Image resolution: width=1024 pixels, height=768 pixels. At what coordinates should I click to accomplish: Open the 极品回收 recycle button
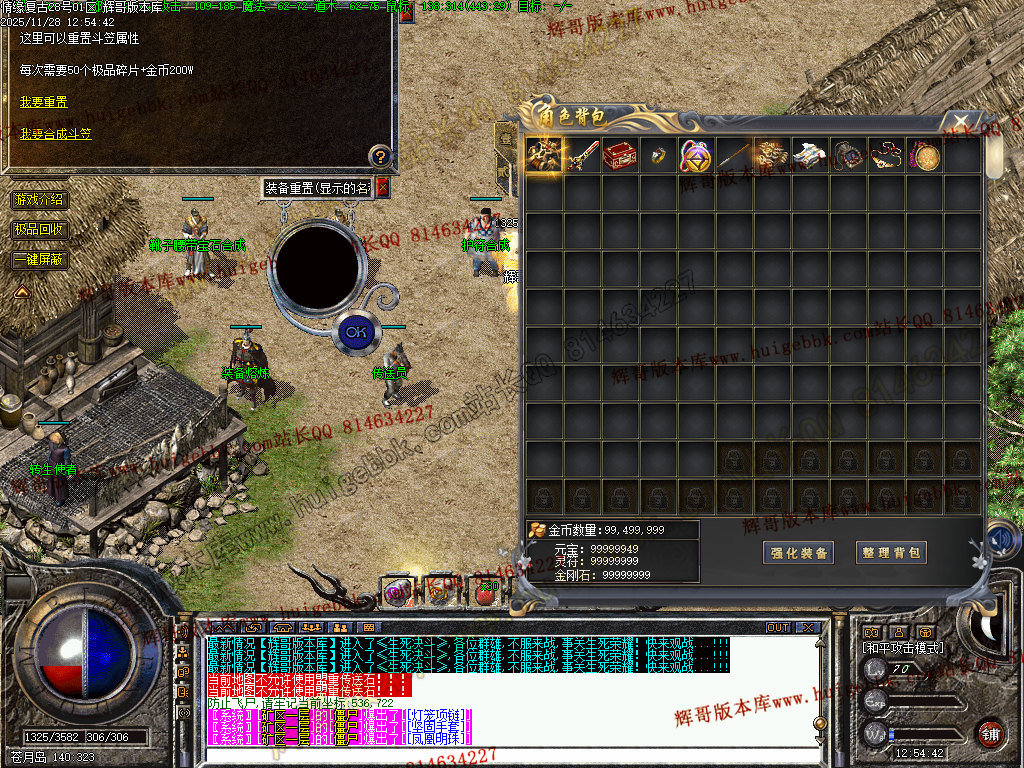(41, 229)
